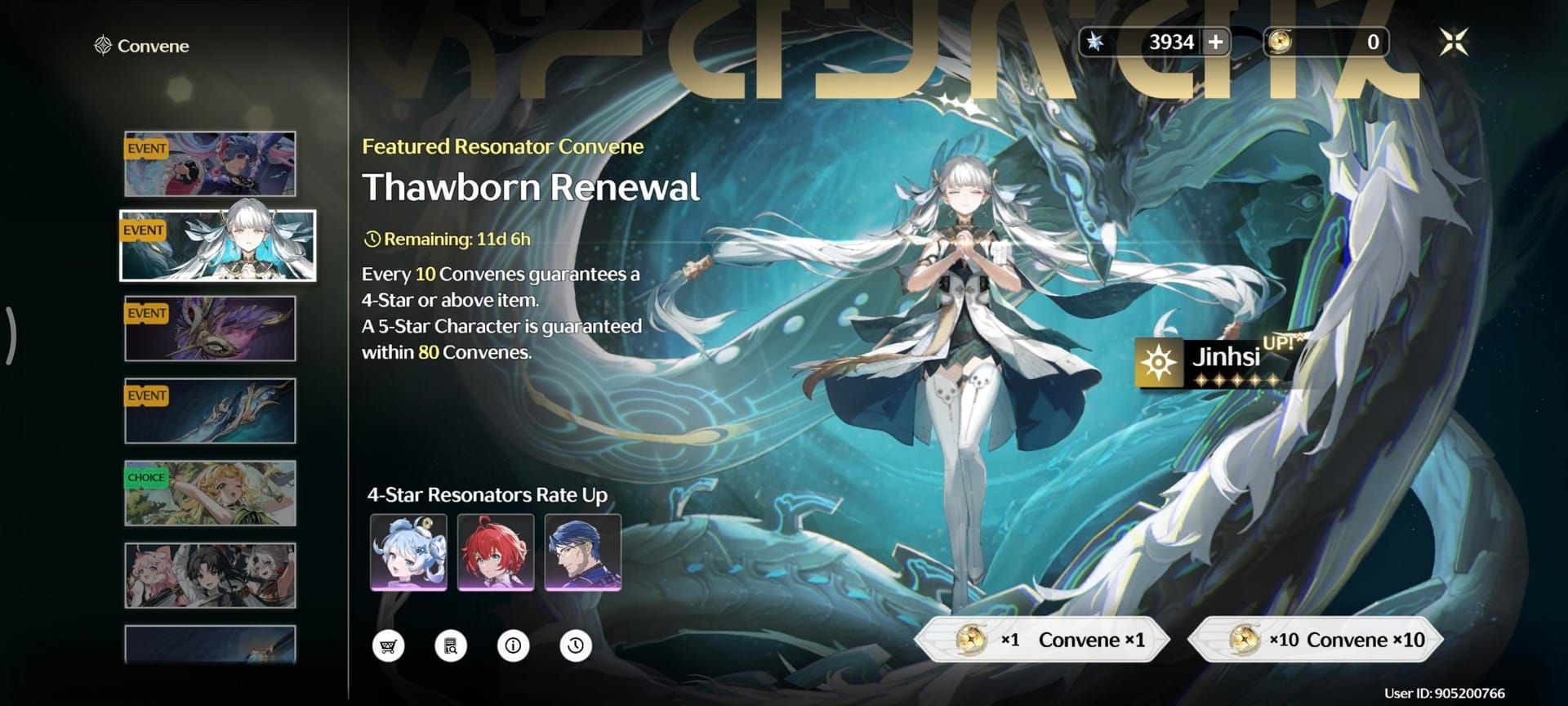1568x706 pixels.
Task: Select the topmost EVENT banner thumbnail
Action: [209, 163]
